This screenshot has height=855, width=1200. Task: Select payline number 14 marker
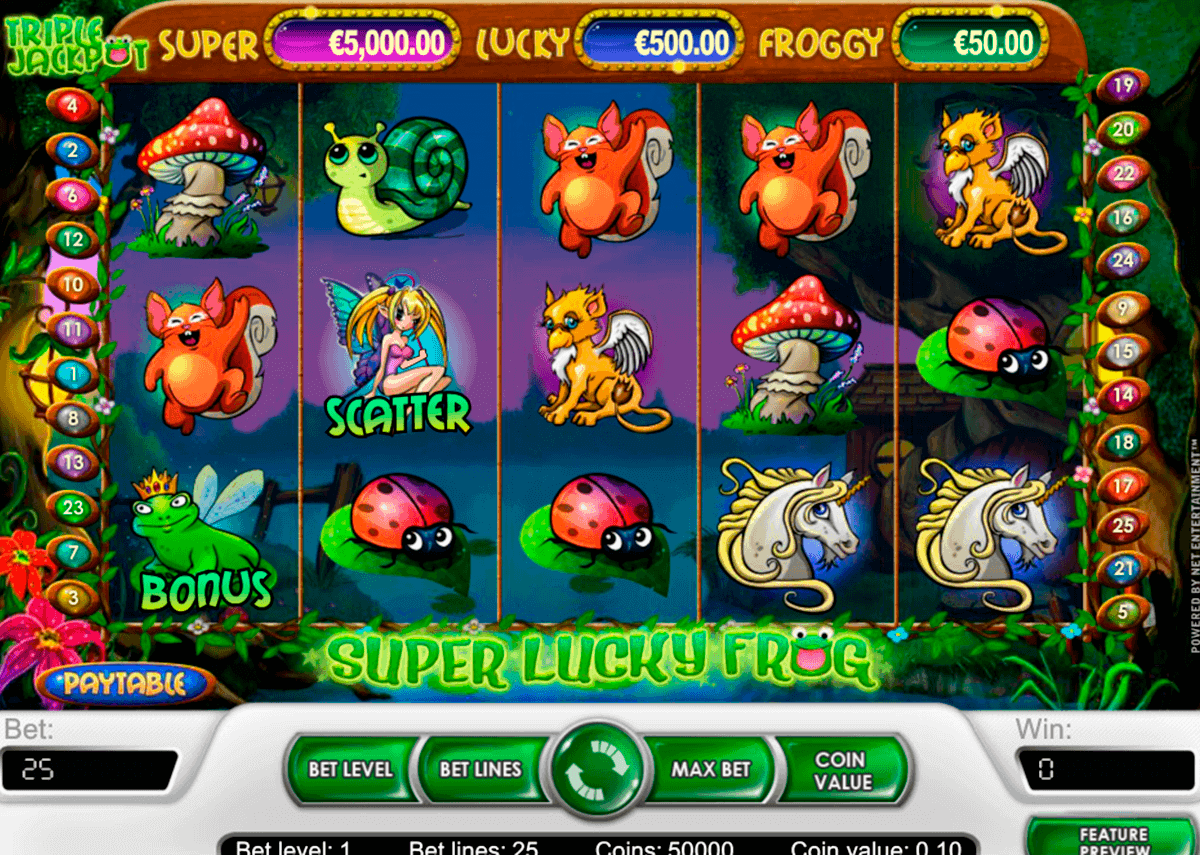point(1122,396)
